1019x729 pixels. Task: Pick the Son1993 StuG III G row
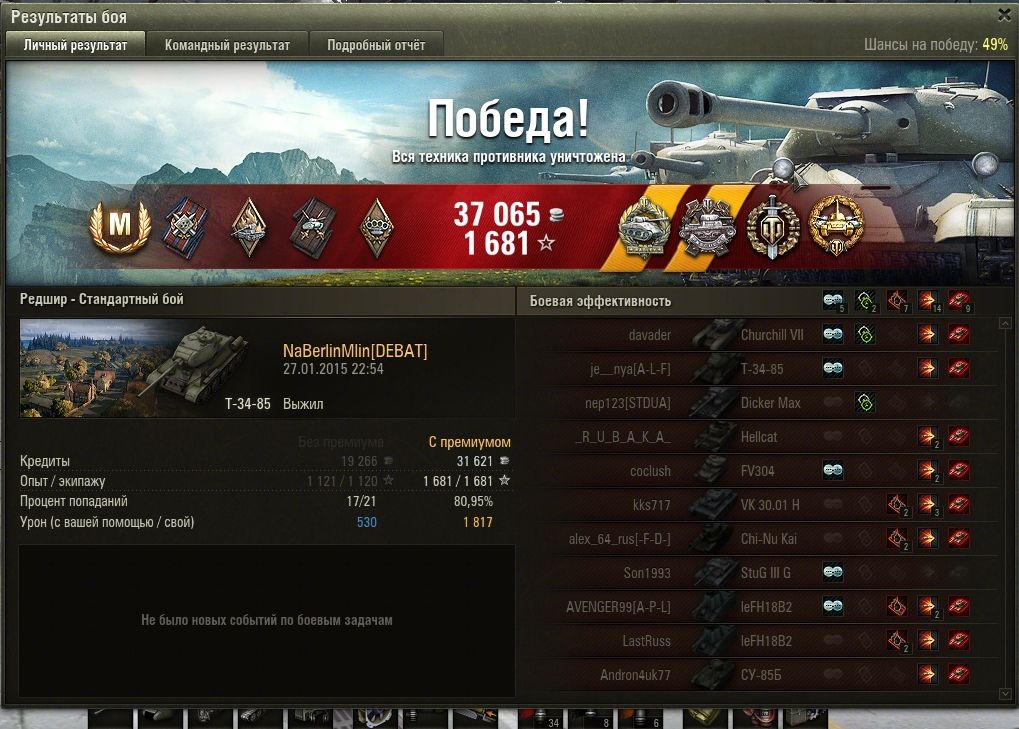point(758,573)
